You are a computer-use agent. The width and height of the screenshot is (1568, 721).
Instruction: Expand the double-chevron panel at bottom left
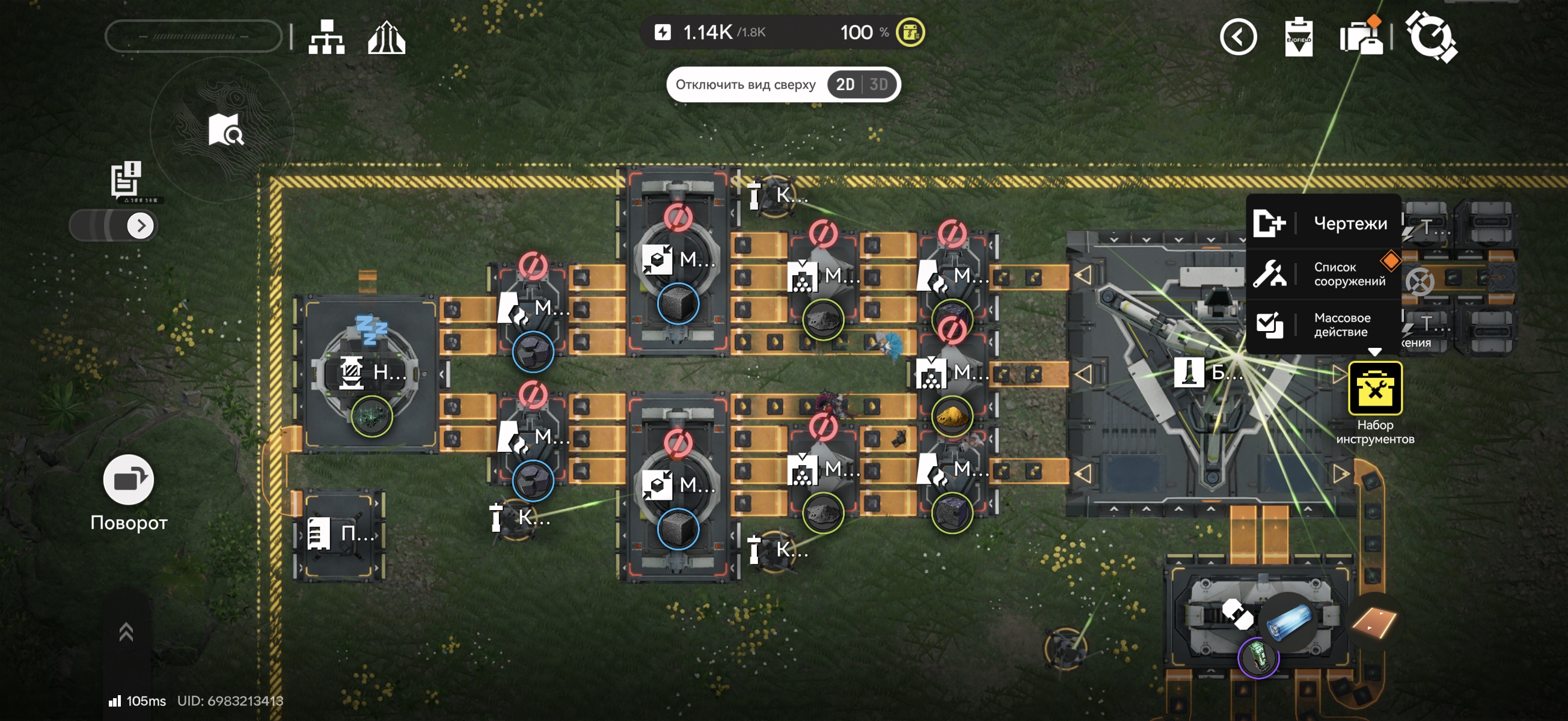(x=126, y=631)
